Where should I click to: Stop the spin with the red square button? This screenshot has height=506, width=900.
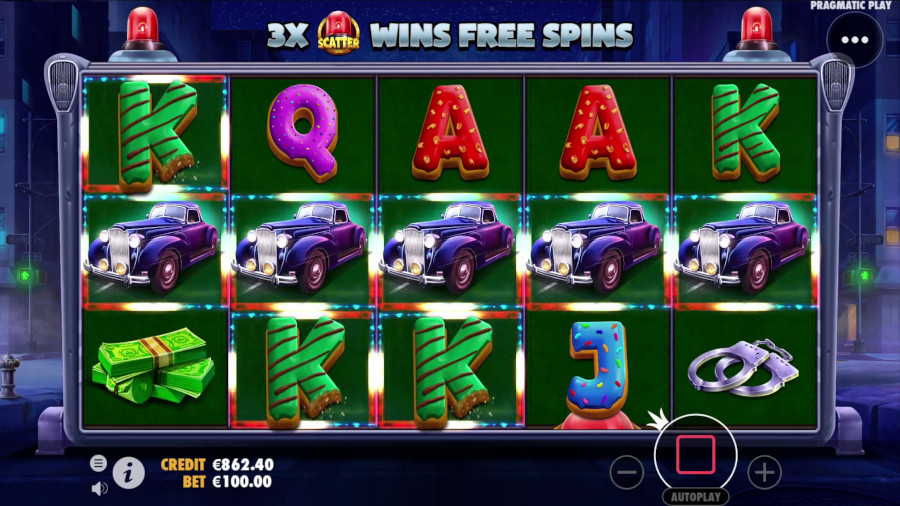pos(695,455)
